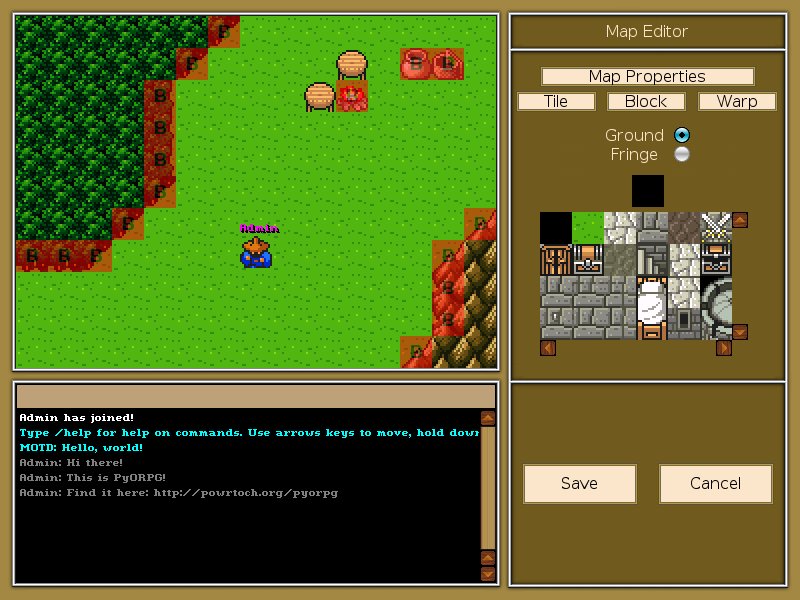The height and width of the screenshot is (600, 800).
Task: Choose the wooden door tile in palette
Action: [556, 259]
